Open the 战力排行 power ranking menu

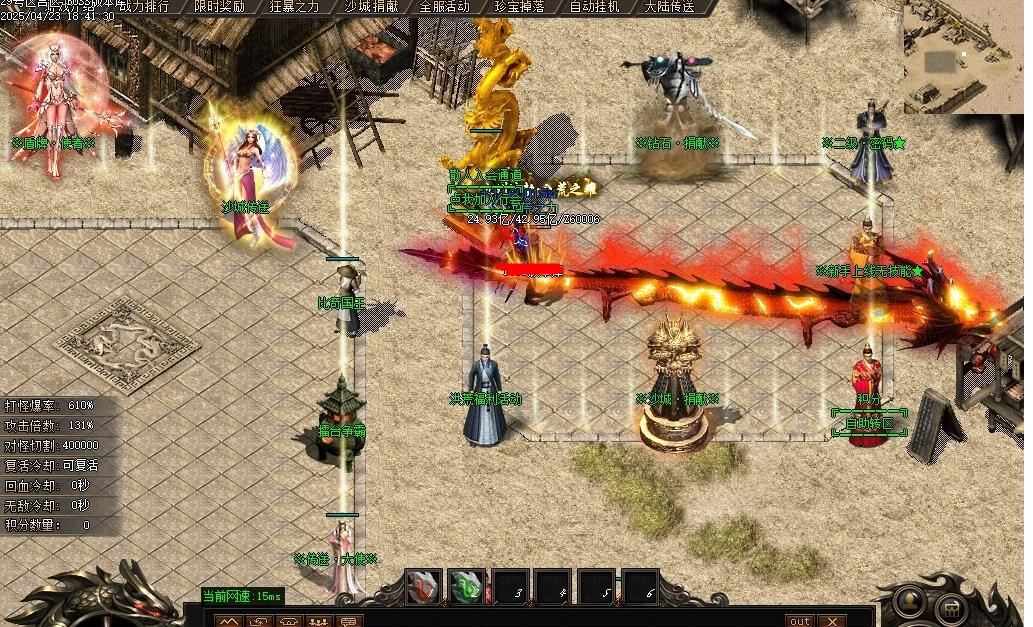(x=145, y=7)
